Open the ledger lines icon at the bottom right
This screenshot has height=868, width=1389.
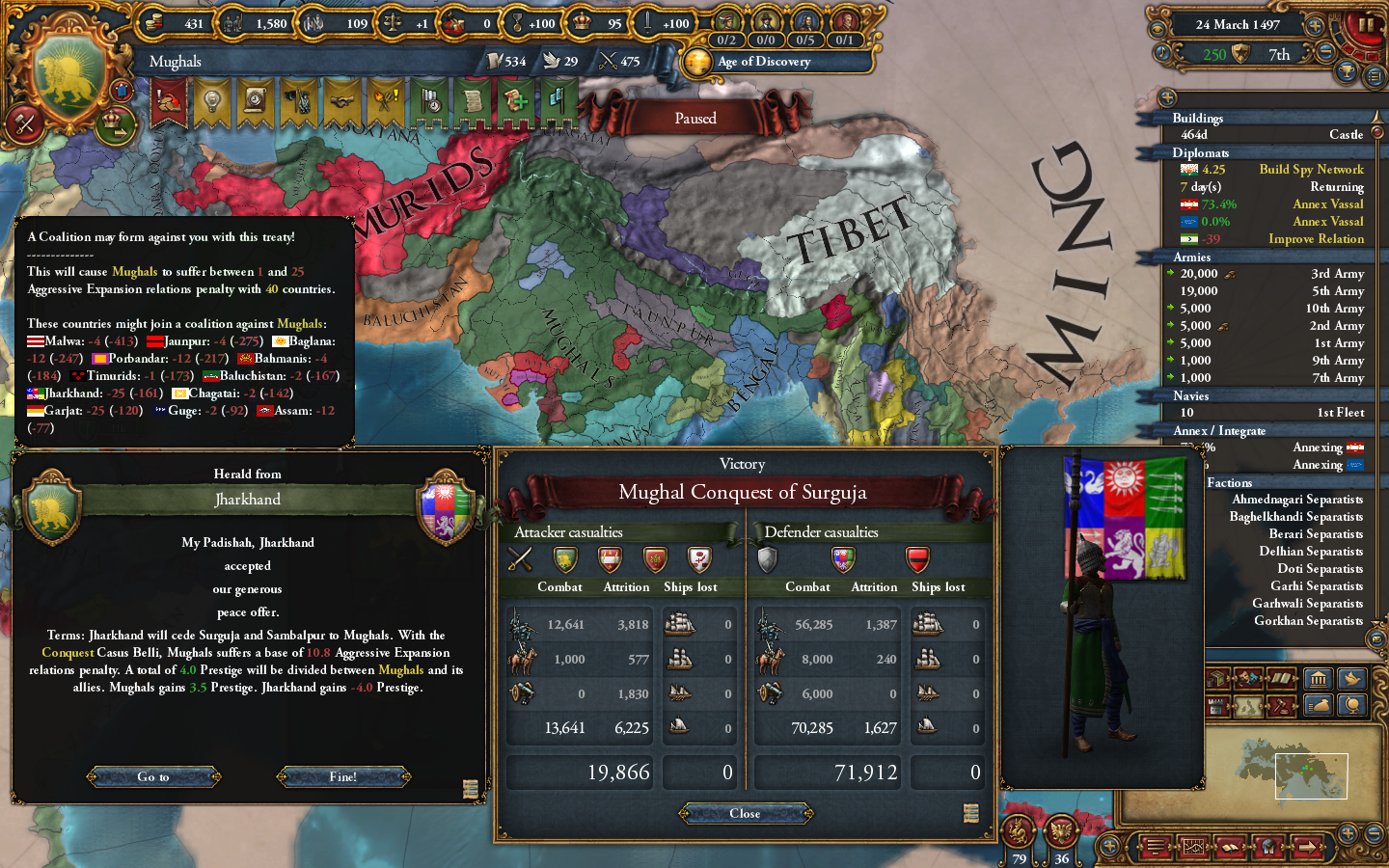coord(1155,847)
